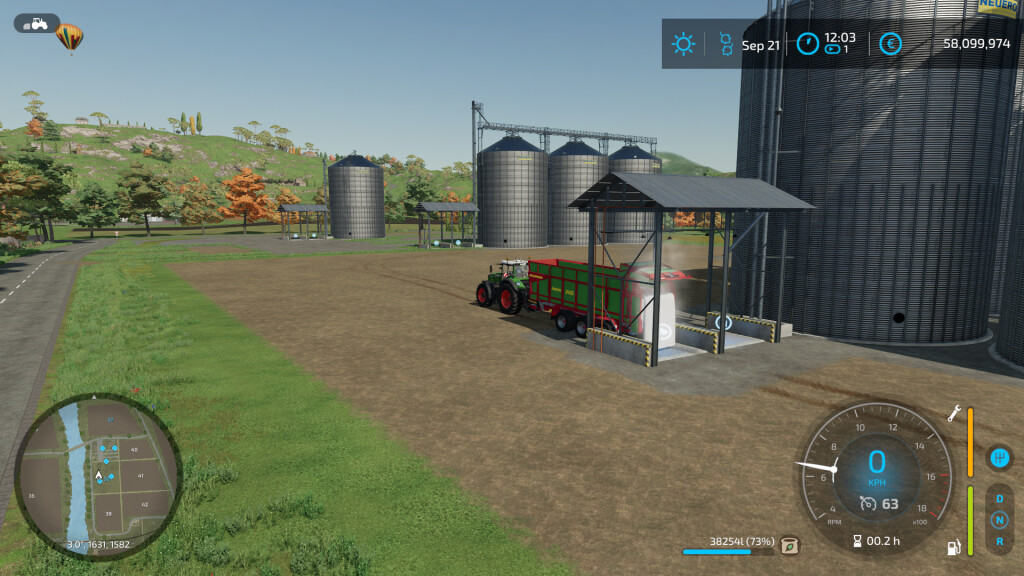Switch to the R reverse gear indicator

(998, 541)
